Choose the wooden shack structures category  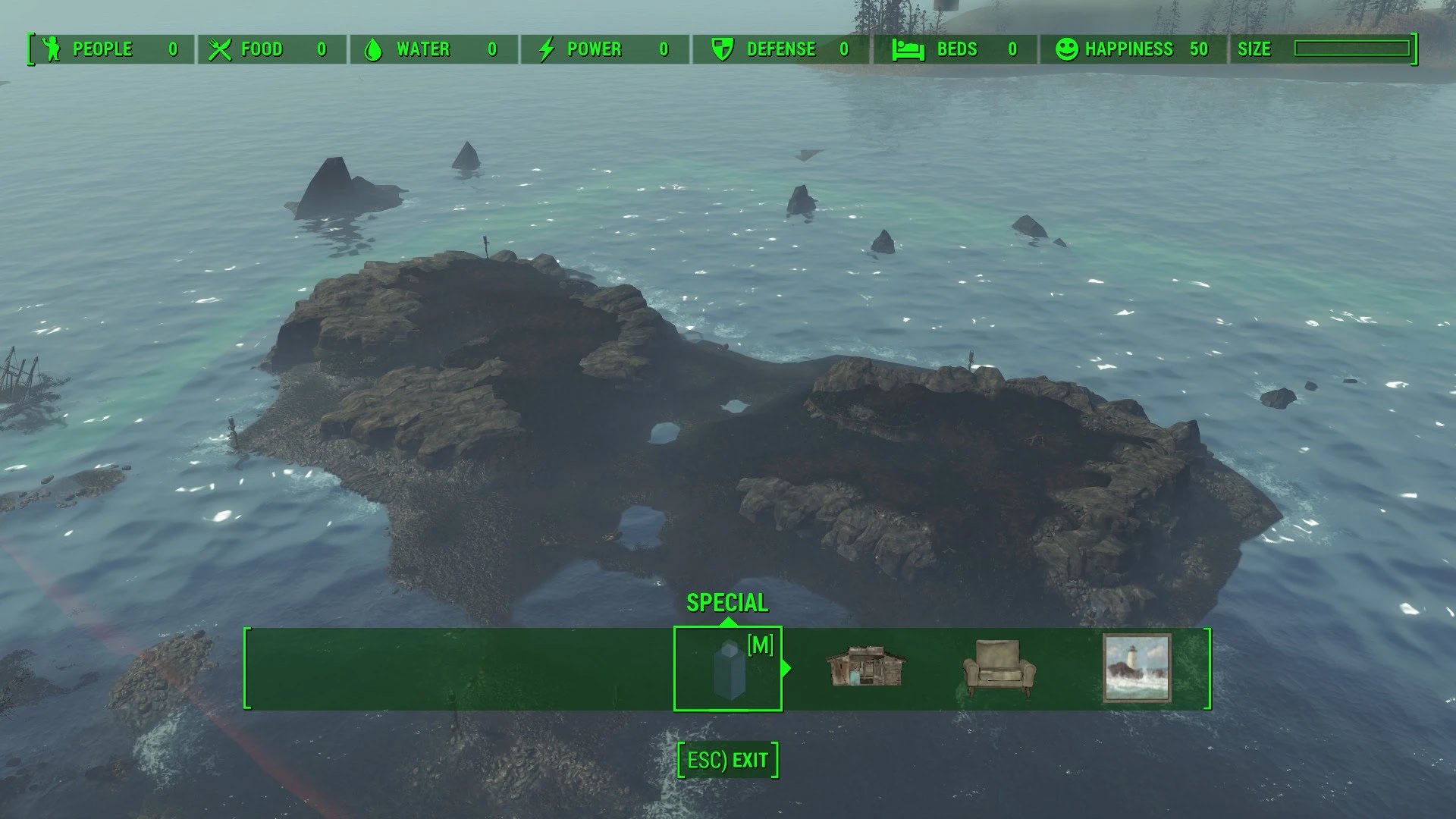(866, 667)
